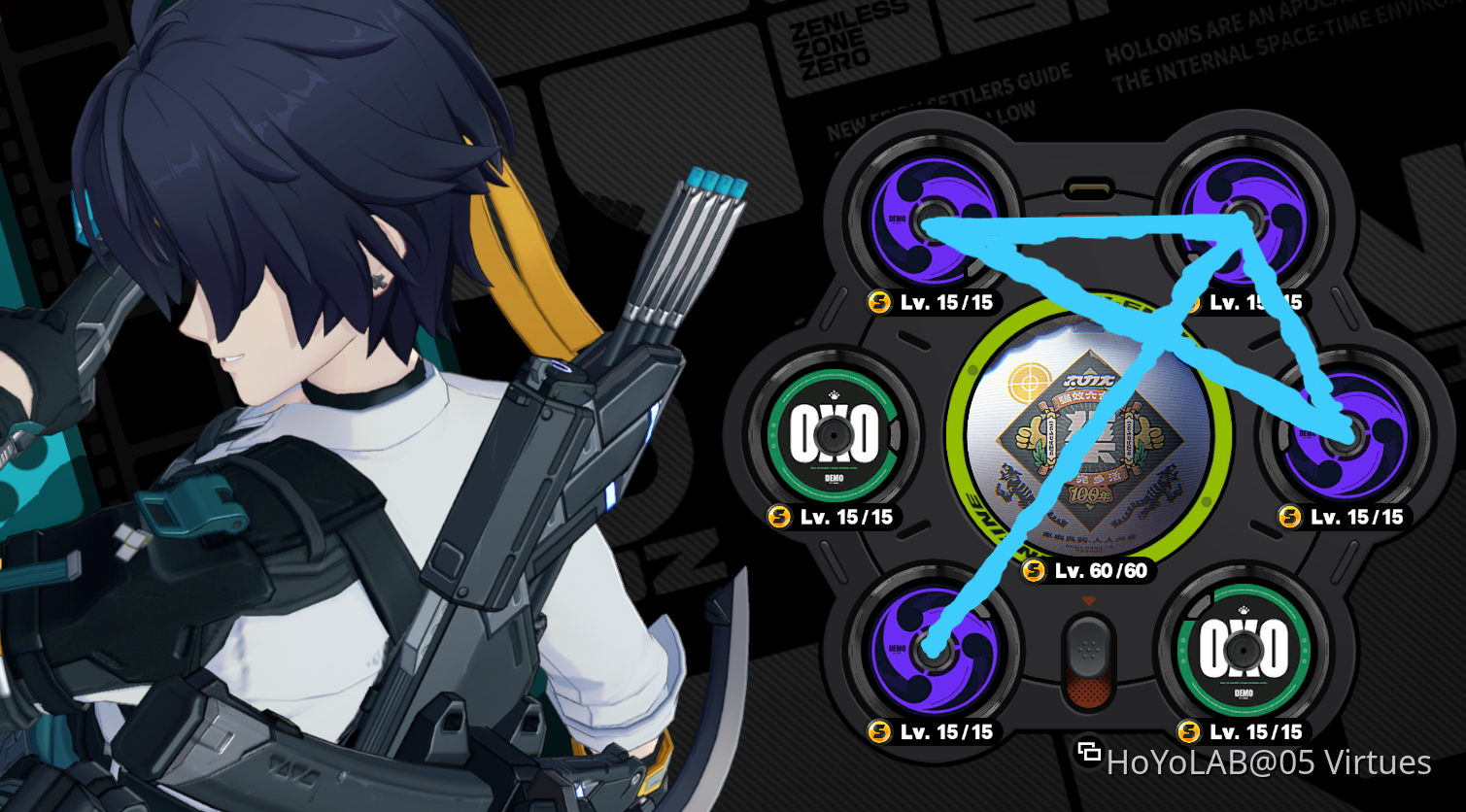Open the left OXO drive disc slot
Image resolution: width=1466 pixels, height=812 pixels.
[835, 437]
